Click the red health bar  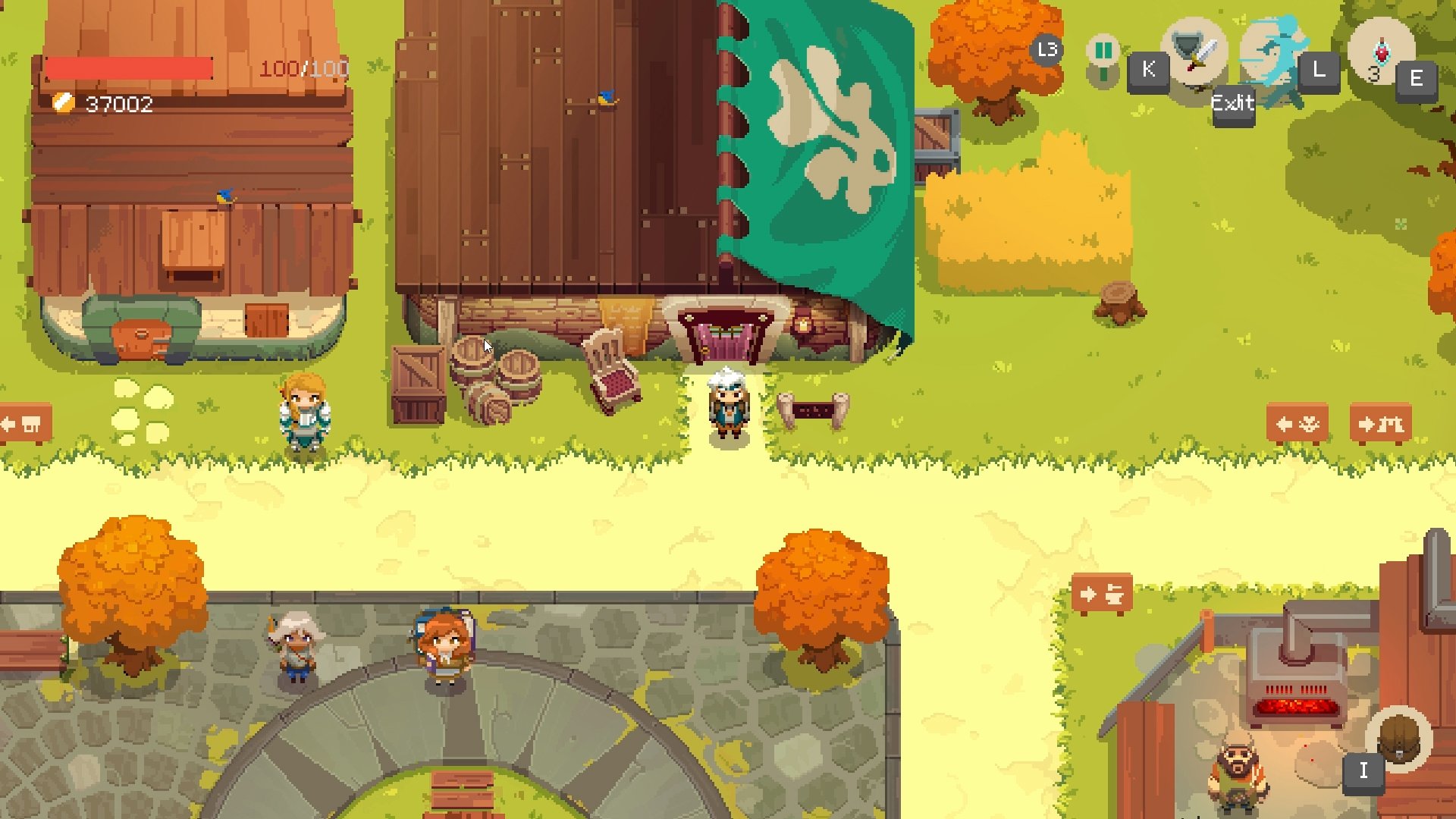129,67
